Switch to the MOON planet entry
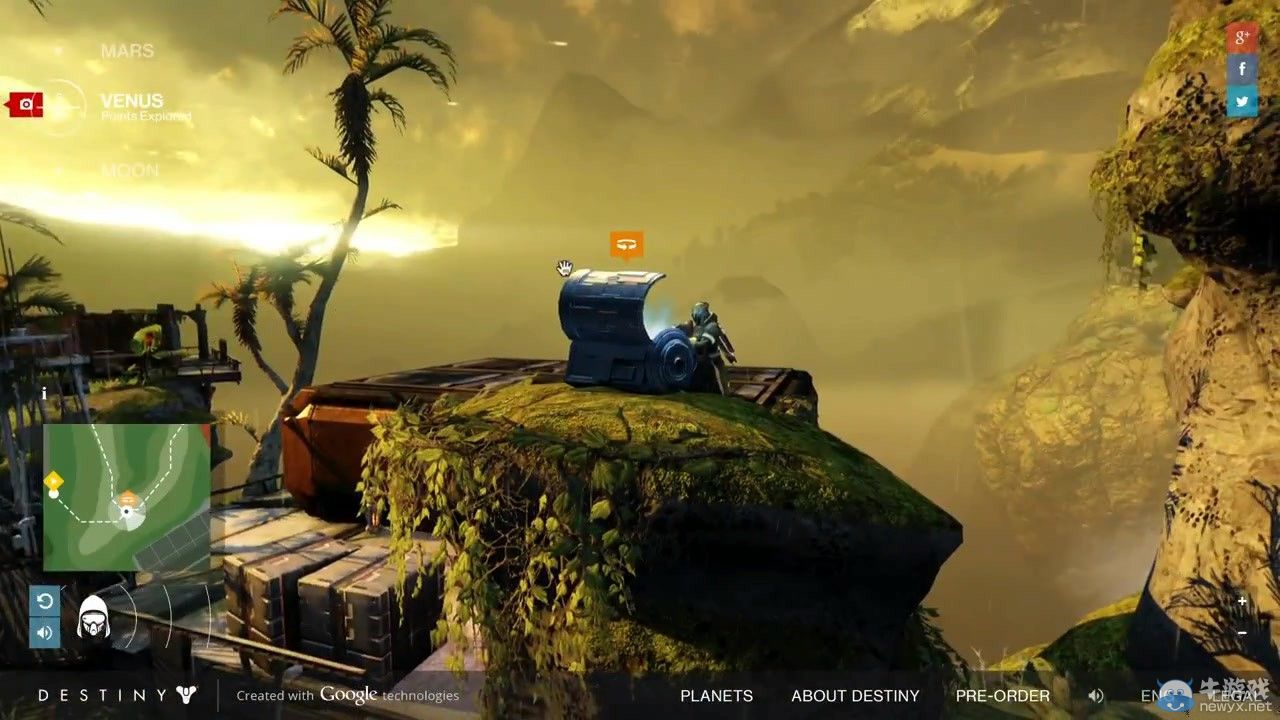Screen dimensions: 1280x720 (x=131, y=170)
